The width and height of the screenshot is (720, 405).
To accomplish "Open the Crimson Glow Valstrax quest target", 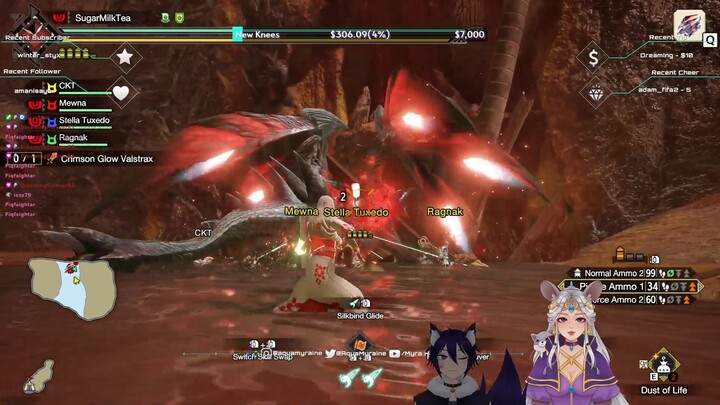I will (106, 158).
